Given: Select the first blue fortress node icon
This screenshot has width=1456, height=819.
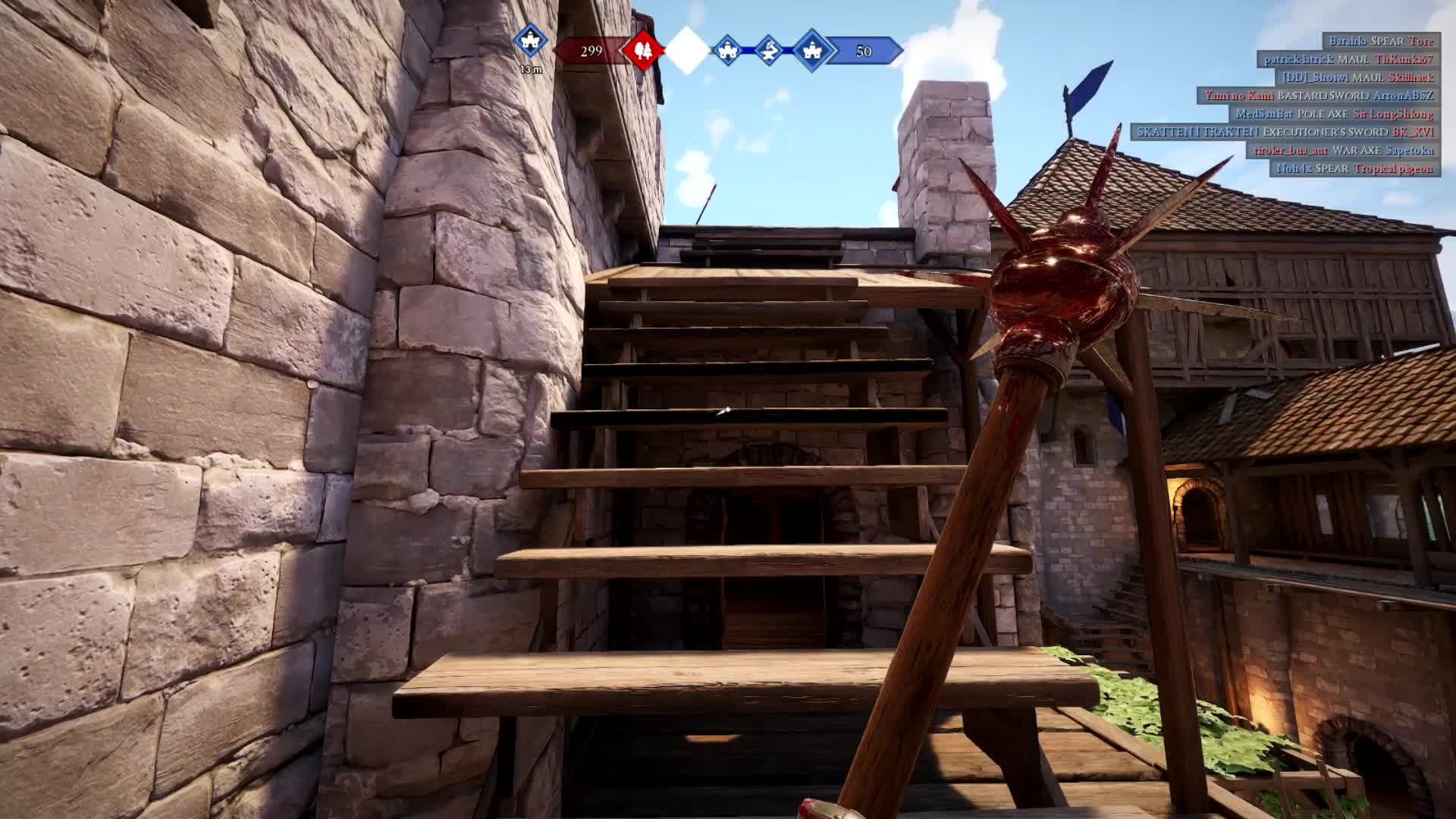Looking at the screenshot, I should [x=727, y=50].
